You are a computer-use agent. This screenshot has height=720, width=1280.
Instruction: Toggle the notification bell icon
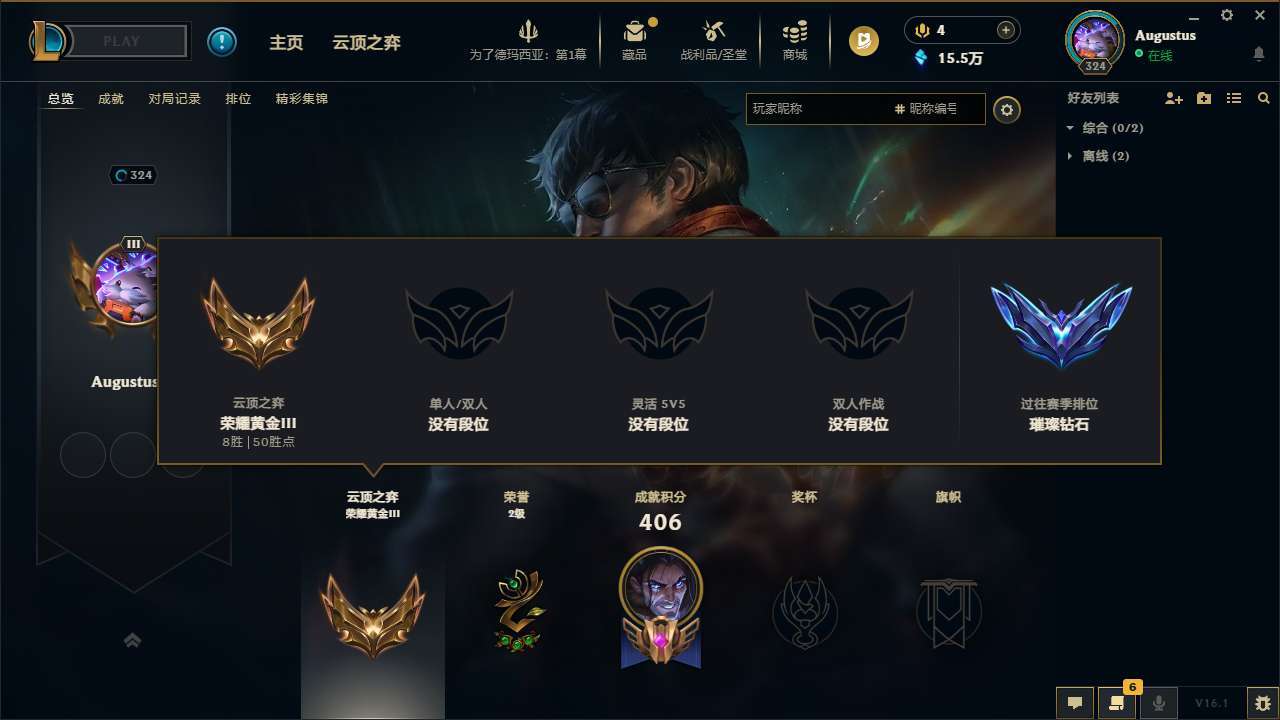pos(1259,53)
